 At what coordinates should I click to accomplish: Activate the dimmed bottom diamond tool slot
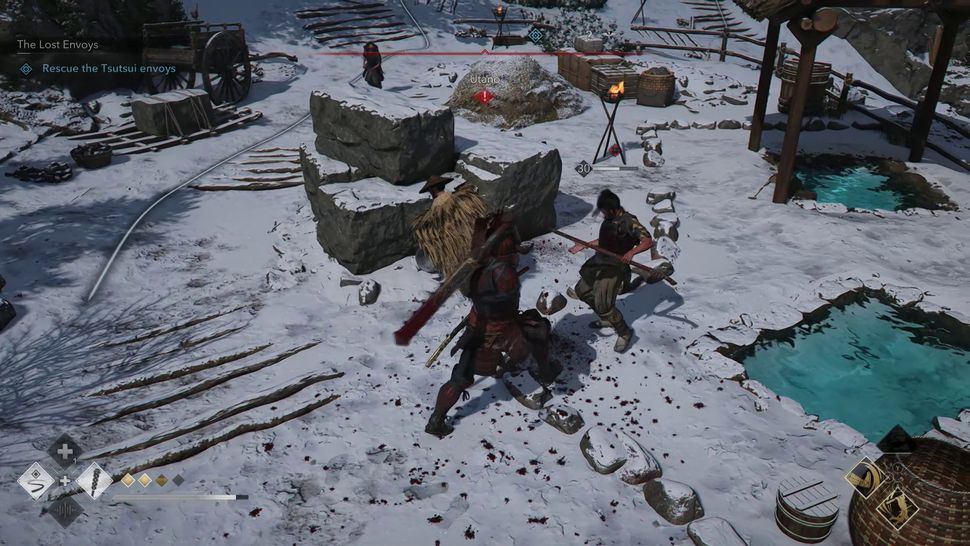click(x=65, y=510)
